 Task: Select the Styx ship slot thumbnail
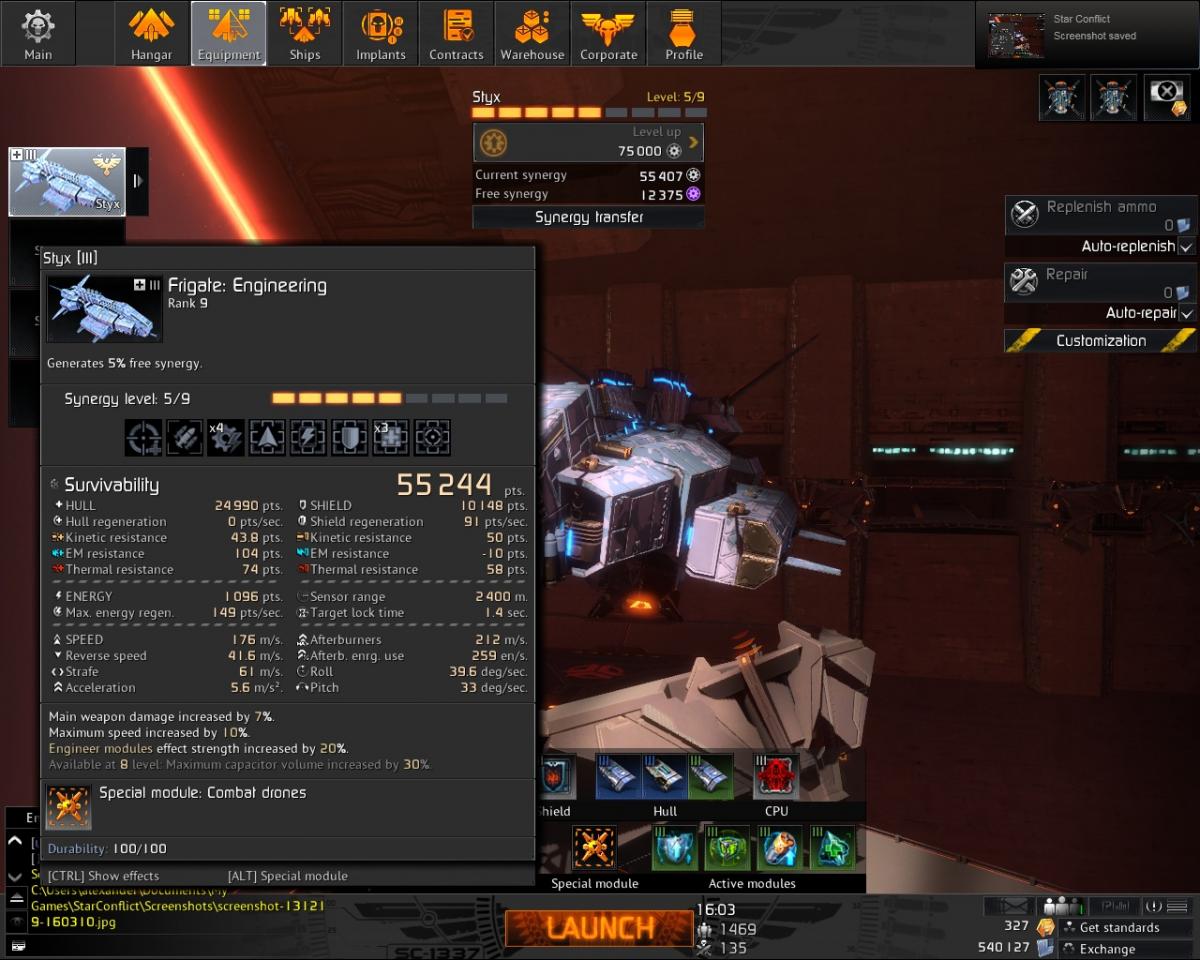click(67, 182)
